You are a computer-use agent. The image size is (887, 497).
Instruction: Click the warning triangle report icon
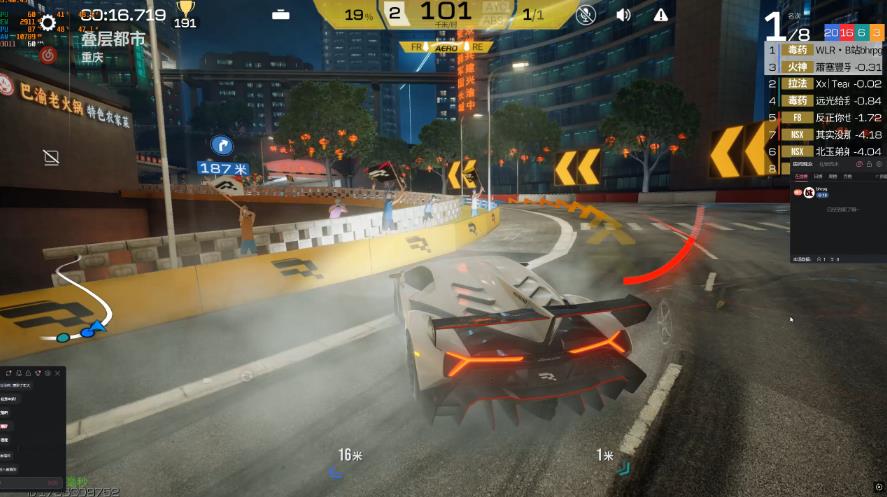pos(661,14)
